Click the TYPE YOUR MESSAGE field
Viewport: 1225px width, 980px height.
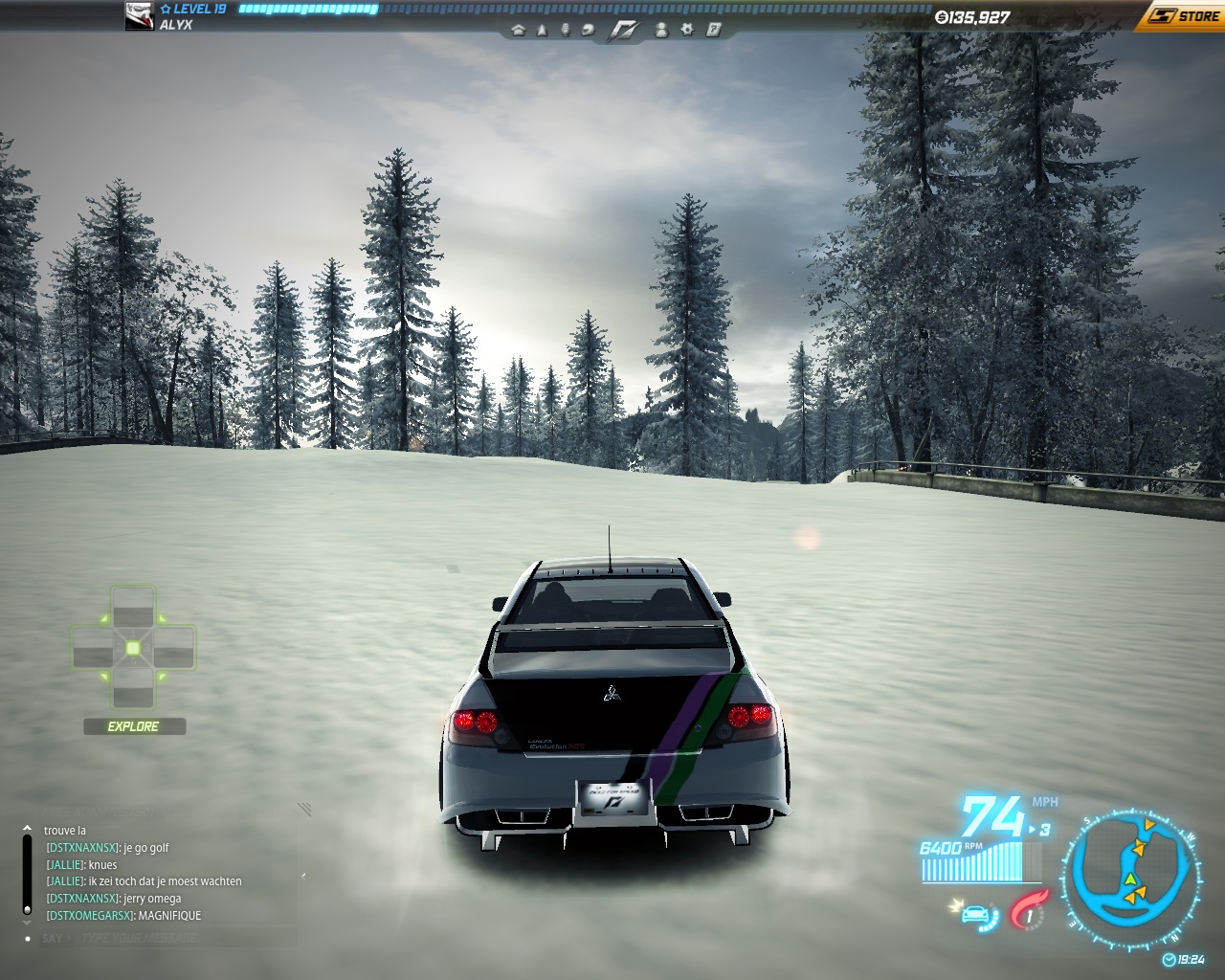(x=139, y=938)
